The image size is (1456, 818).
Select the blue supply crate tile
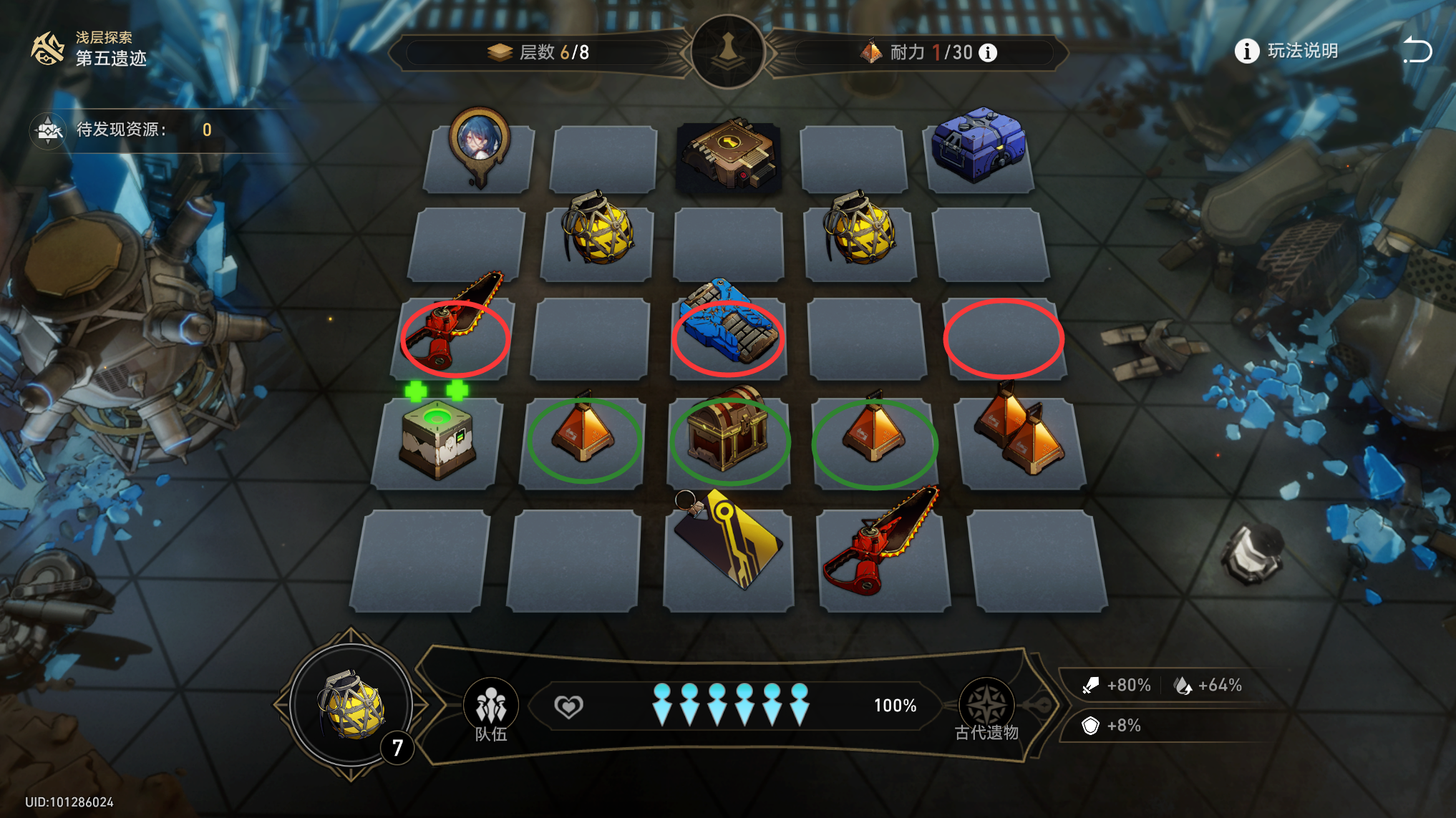[x=979, y=147]
